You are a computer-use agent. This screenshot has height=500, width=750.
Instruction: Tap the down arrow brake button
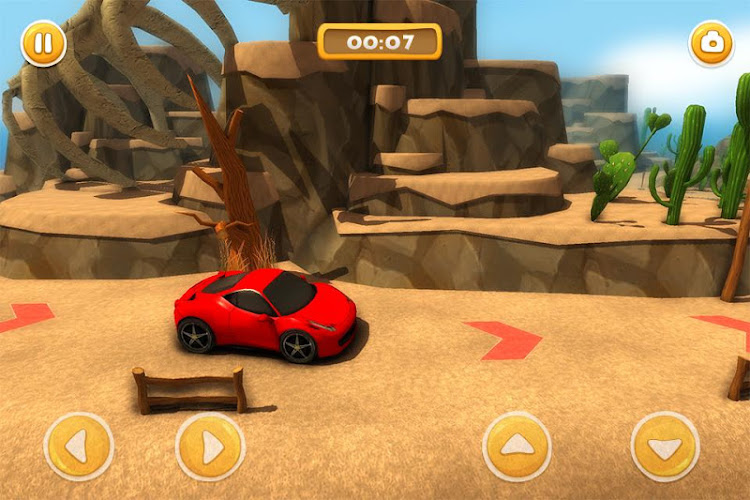coord(665,447)
